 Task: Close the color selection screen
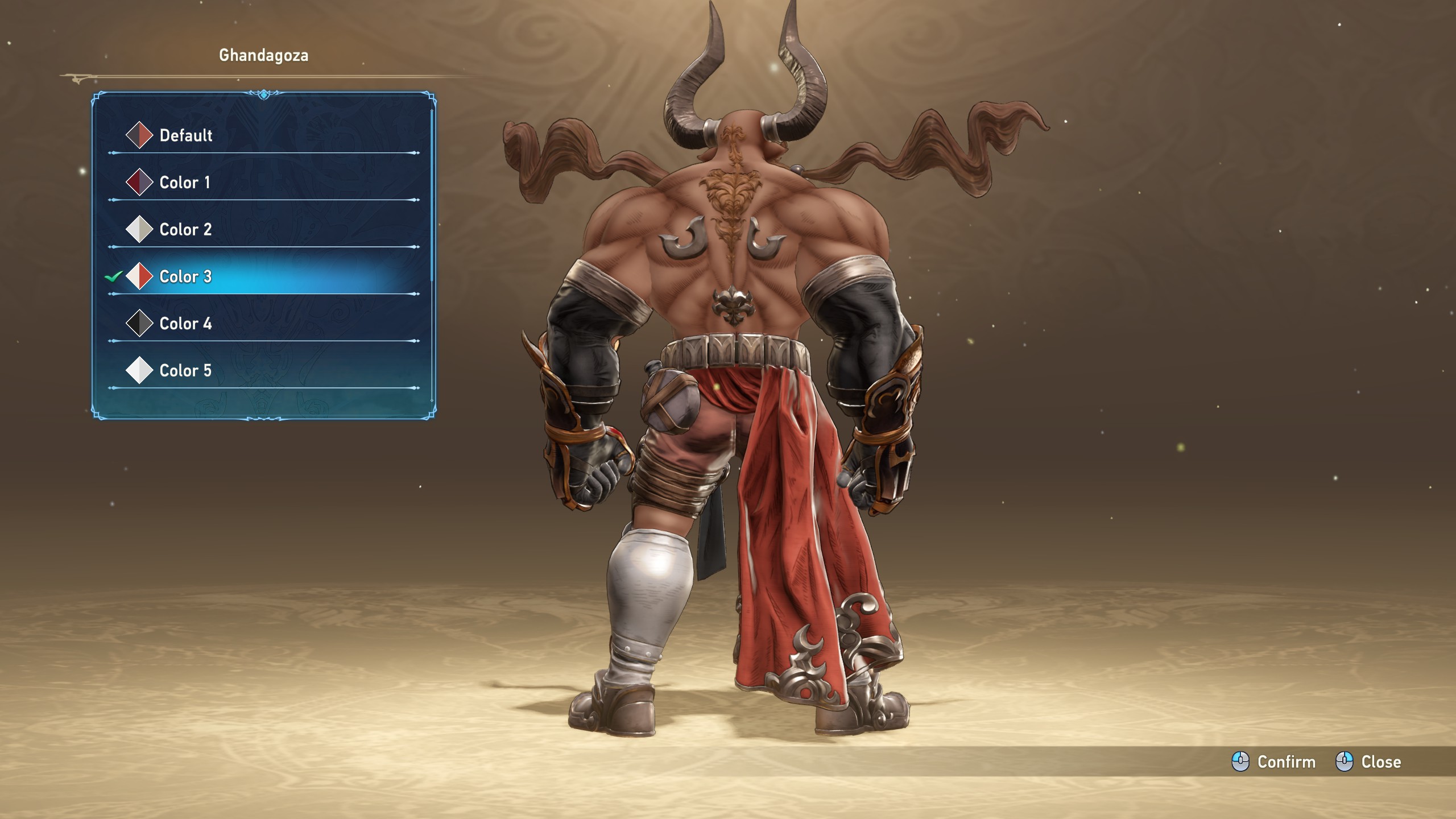(1368, 762)
